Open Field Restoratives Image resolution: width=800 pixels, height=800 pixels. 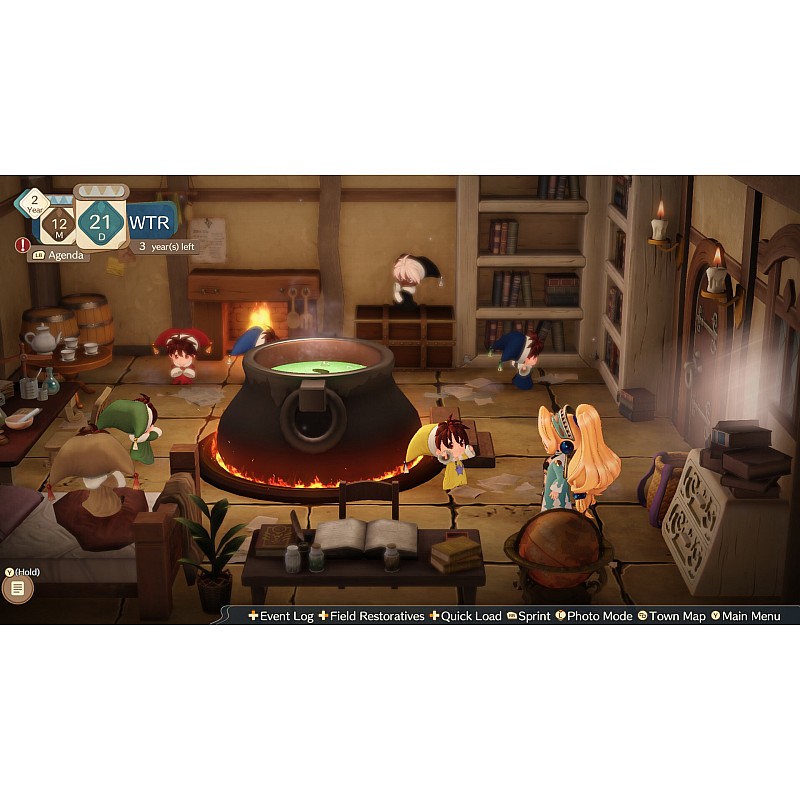click(371, 616)
